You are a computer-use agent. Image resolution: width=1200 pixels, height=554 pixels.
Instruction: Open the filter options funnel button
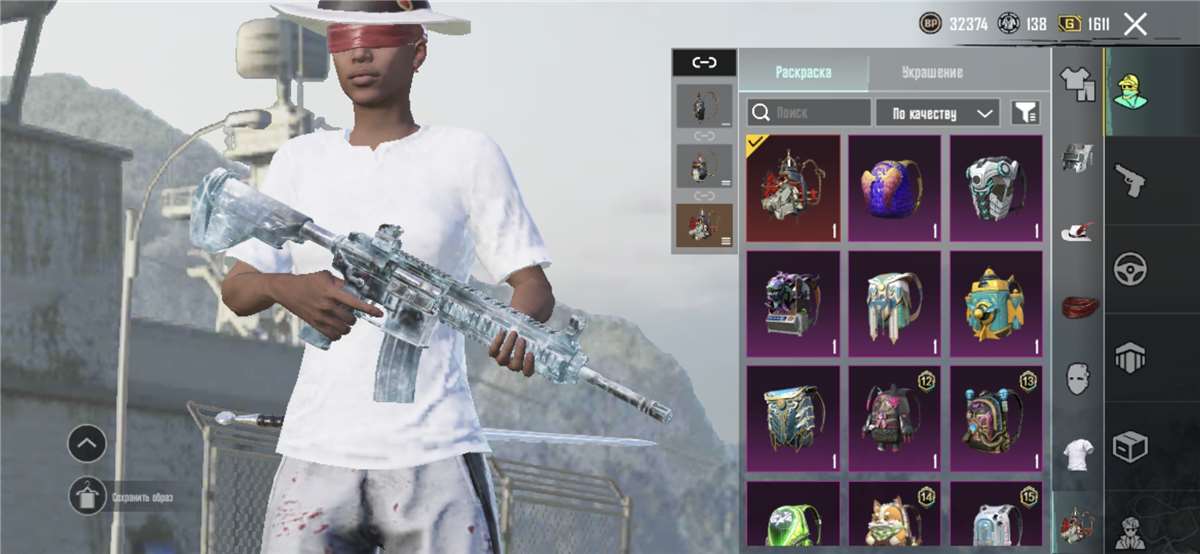pyautogui.click(x=1025, y=112)
